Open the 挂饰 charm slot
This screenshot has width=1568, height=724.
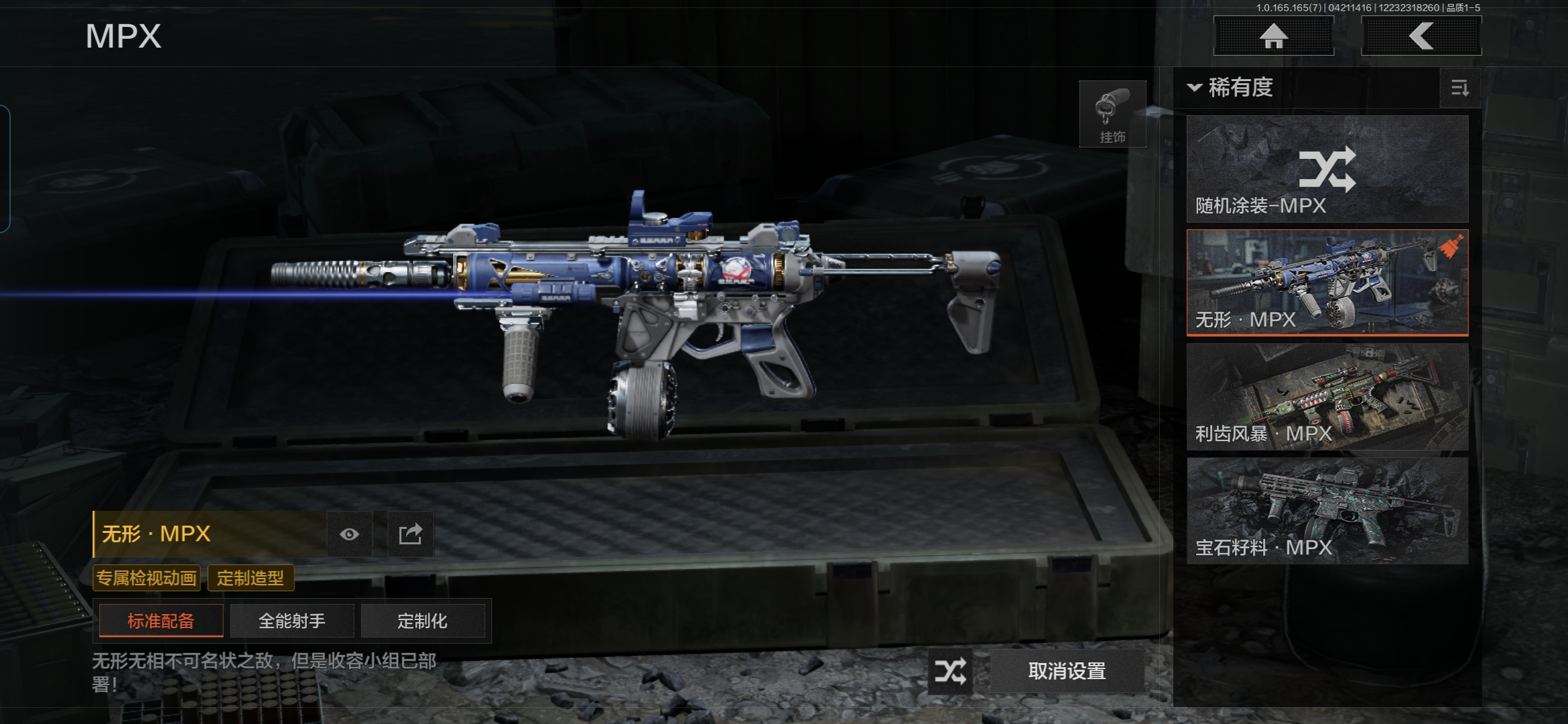pos(1112,114)
